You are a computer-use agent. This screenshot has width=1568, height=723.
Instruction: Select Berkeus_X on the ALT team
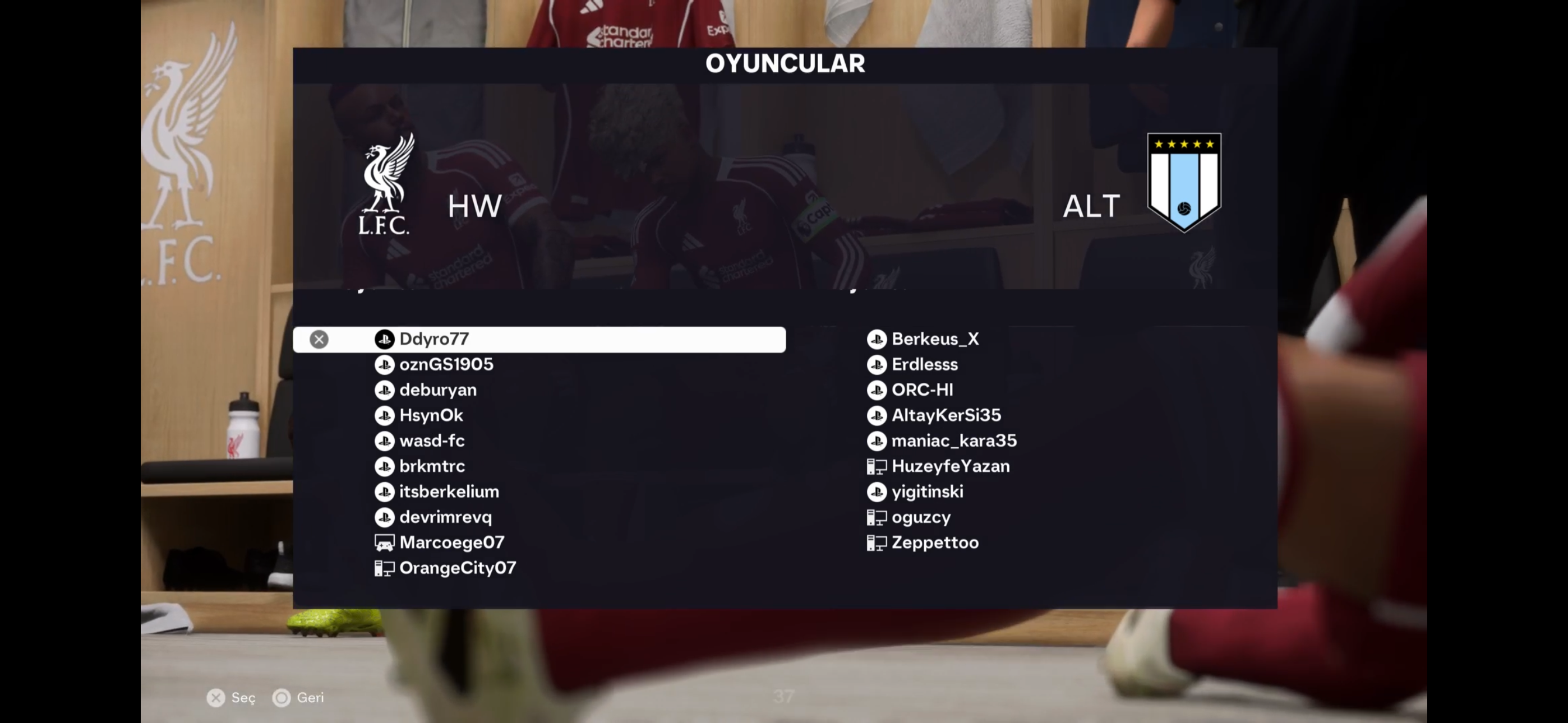tap(935, 339)
